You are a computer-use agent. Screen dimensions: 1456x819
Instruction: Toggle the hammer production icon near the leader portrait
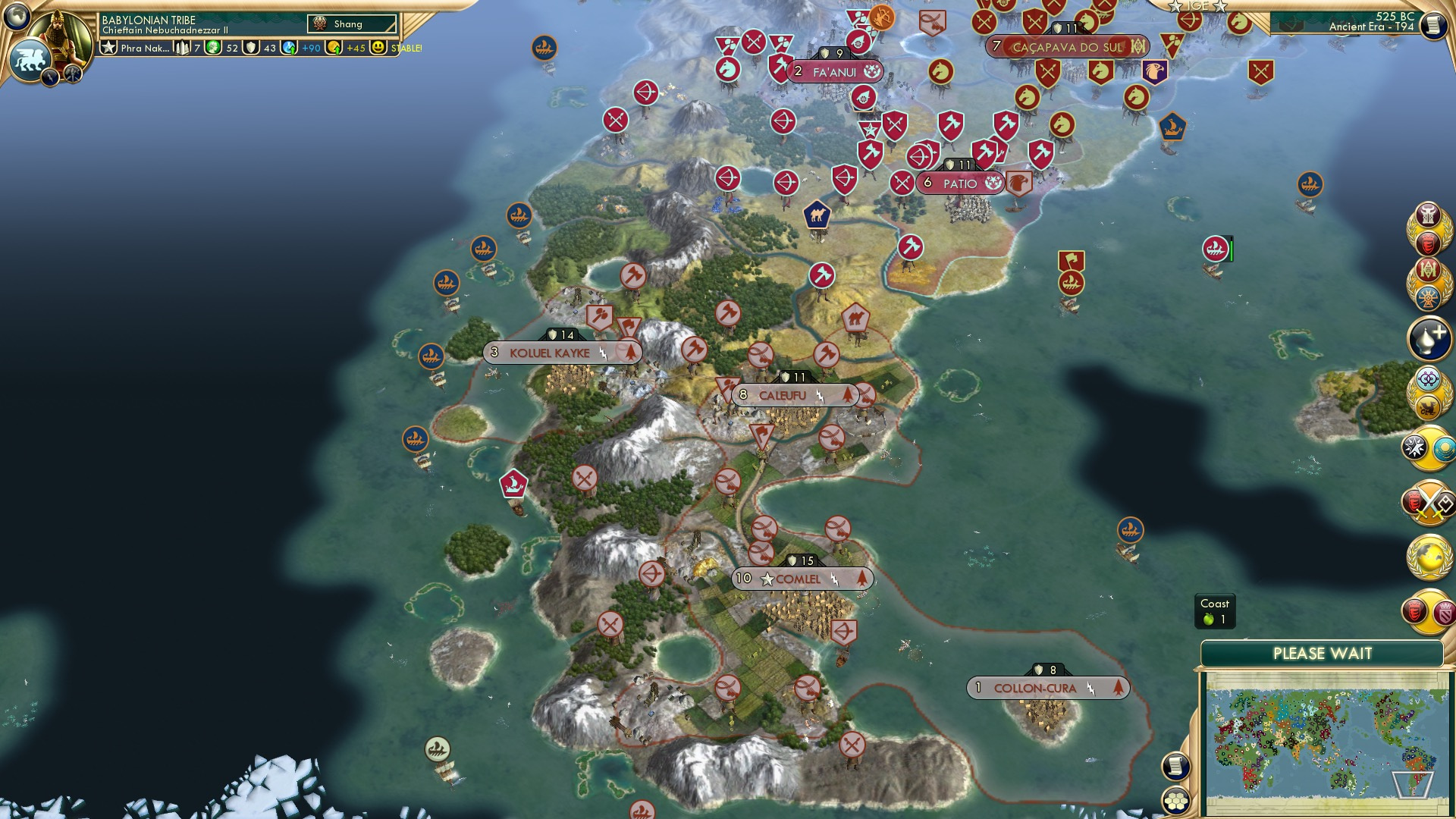pyautogui.click(x=74, y=76)
